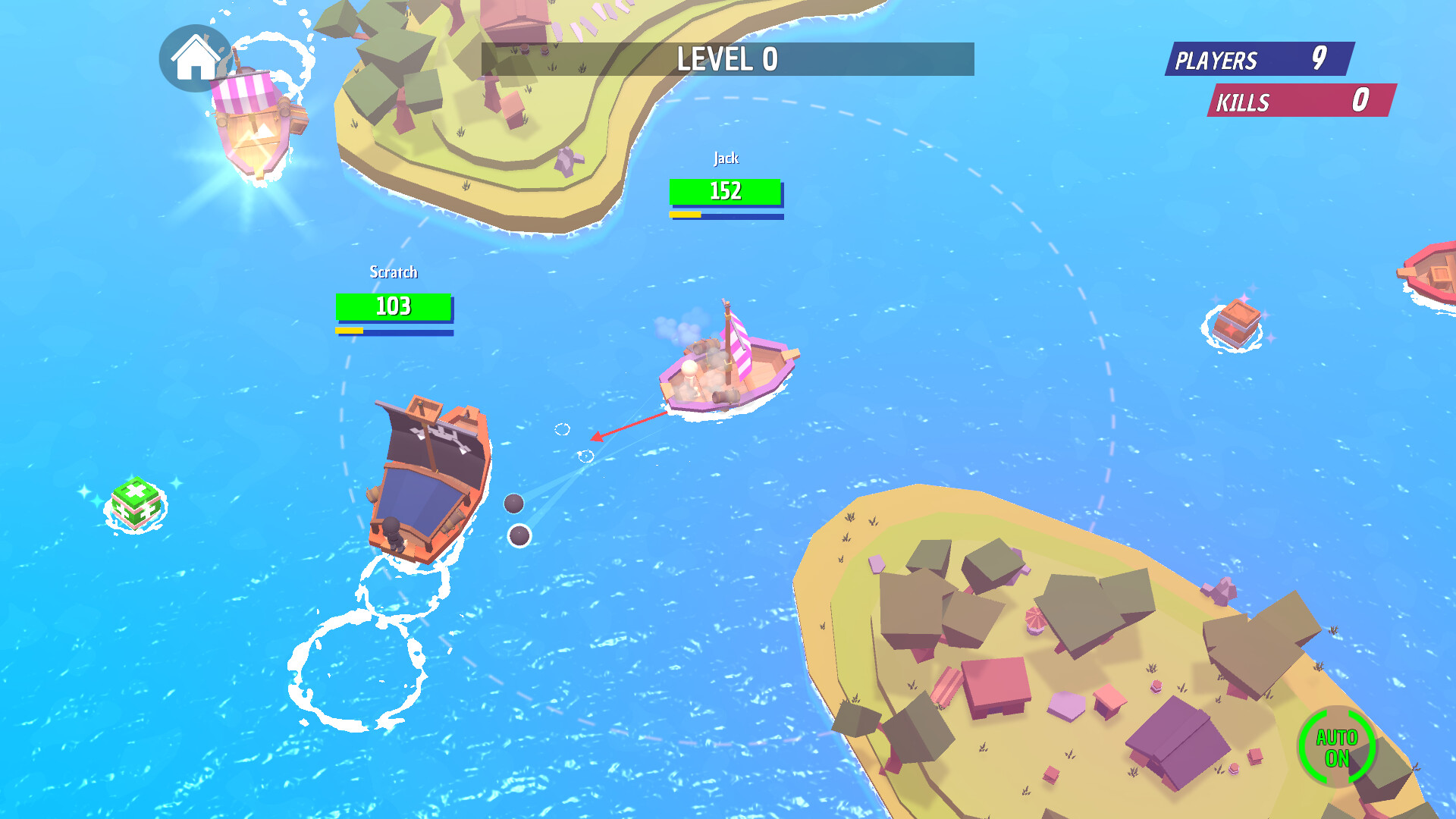Click the player name label Scratch
1456x819 pixels.
393,271
